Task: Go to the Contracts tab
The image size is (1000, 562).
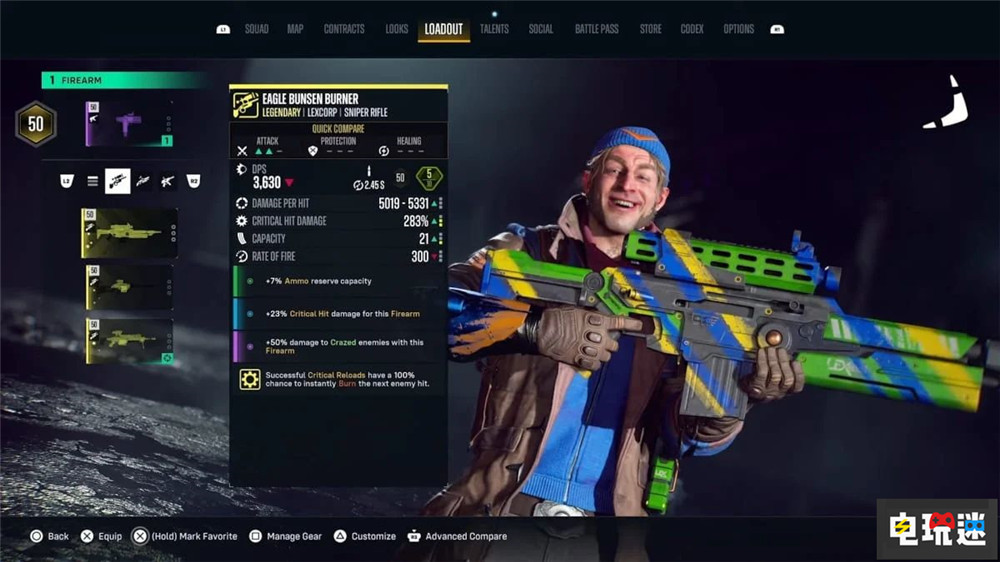Action: click(x=344, y=29)
